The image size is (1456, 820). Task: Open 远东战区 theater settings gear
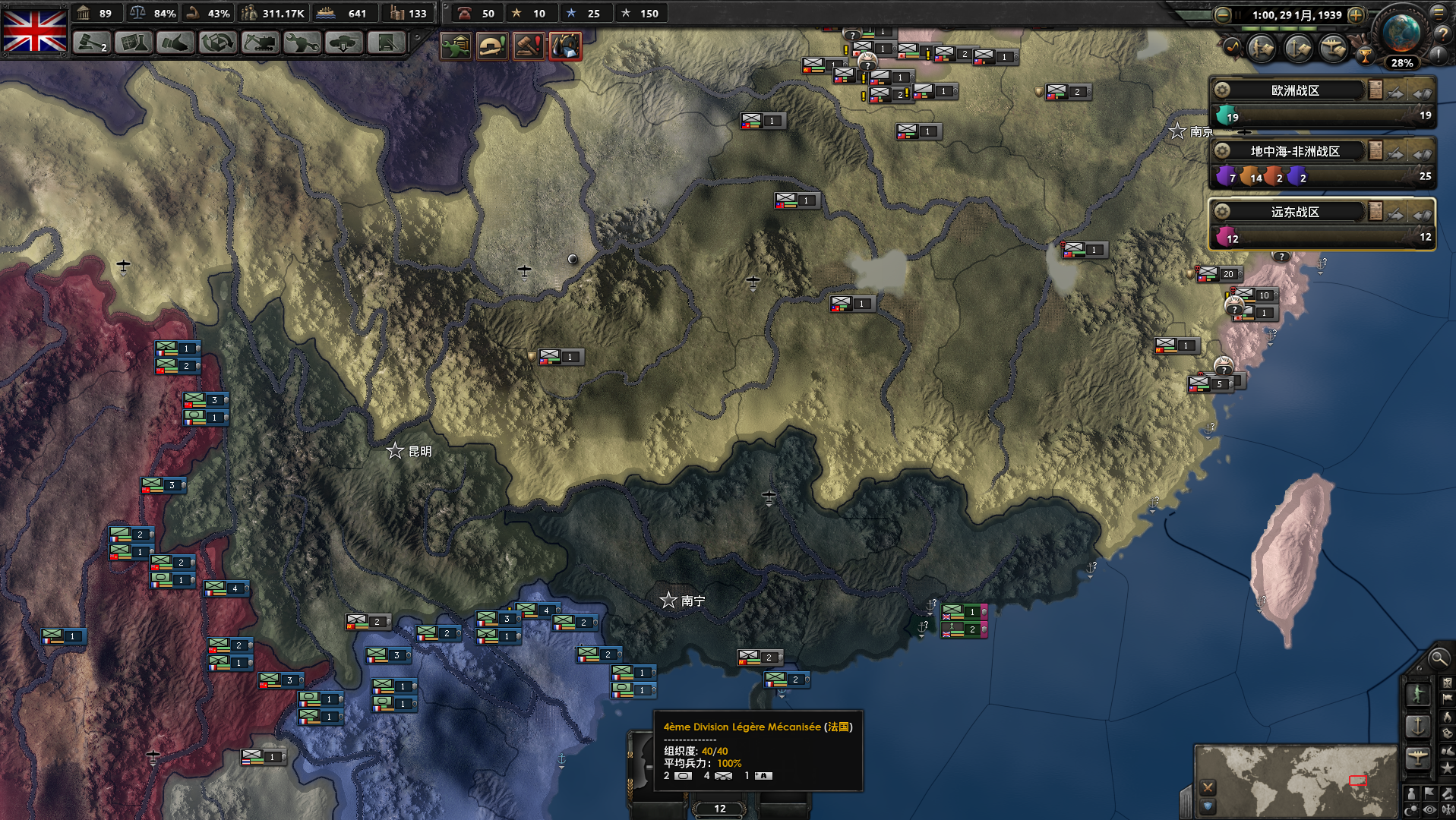tap(1222, 213)
